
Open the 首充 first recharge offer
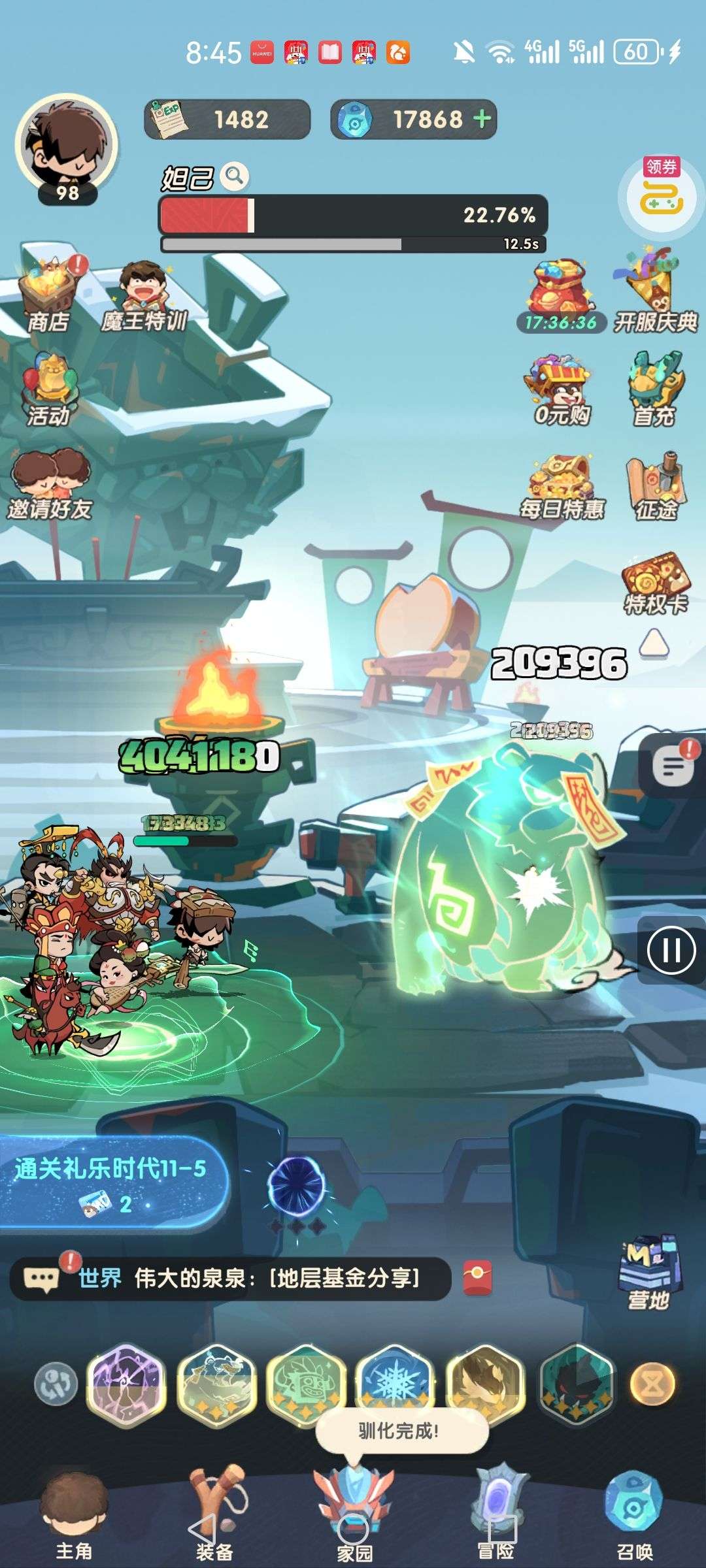654,390
